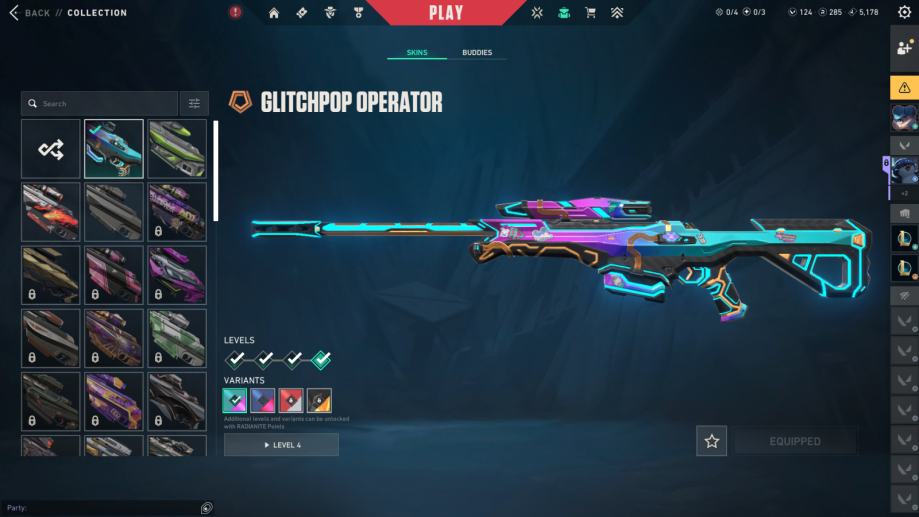Open the party chat icon
This screenshot has height=517, width=919.
click(x=206, y=508)
